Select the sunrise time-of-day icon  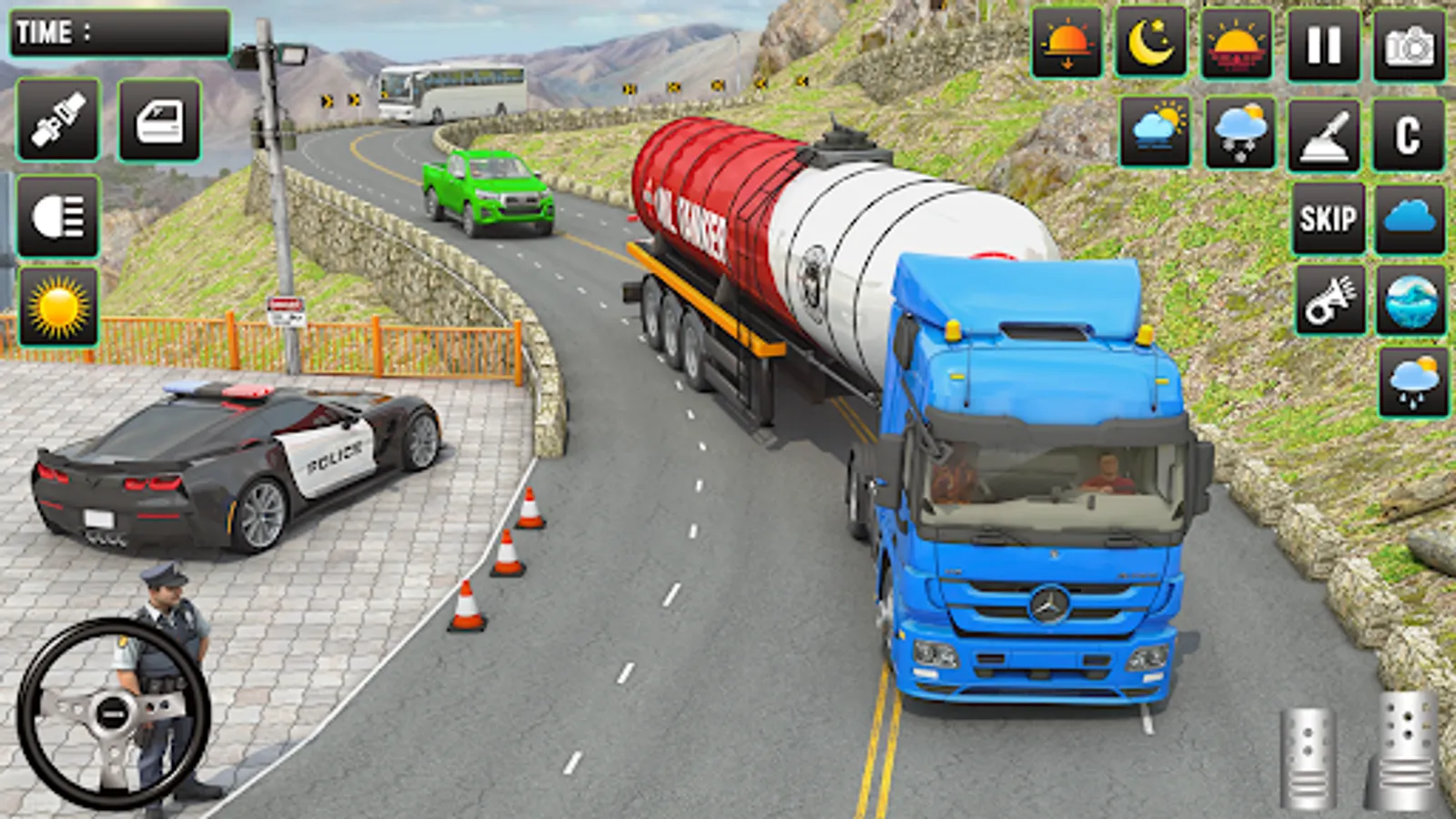pyautogui.click(x=1239, y=41)
